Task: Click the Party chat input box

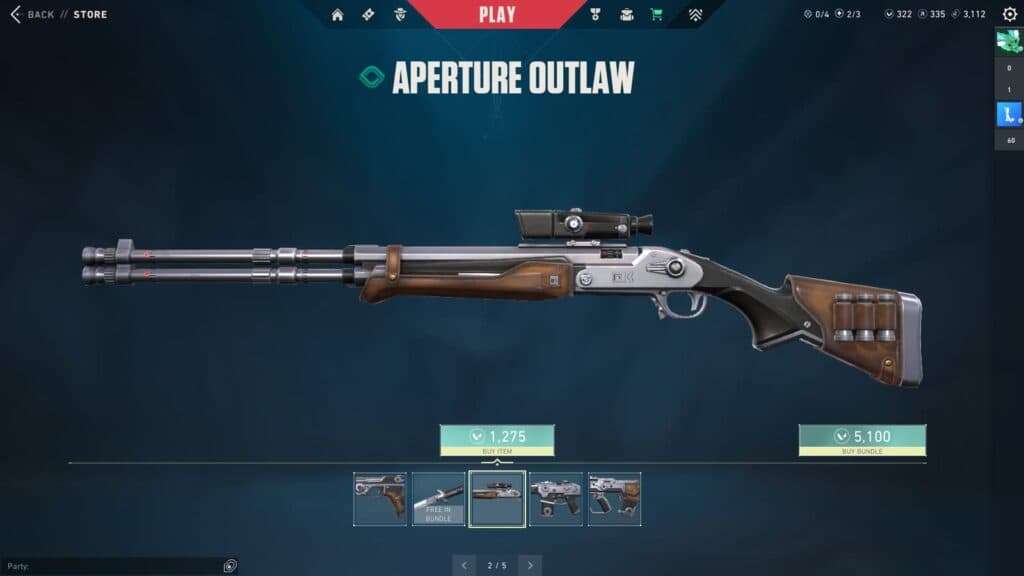Action: click(110, 566)
